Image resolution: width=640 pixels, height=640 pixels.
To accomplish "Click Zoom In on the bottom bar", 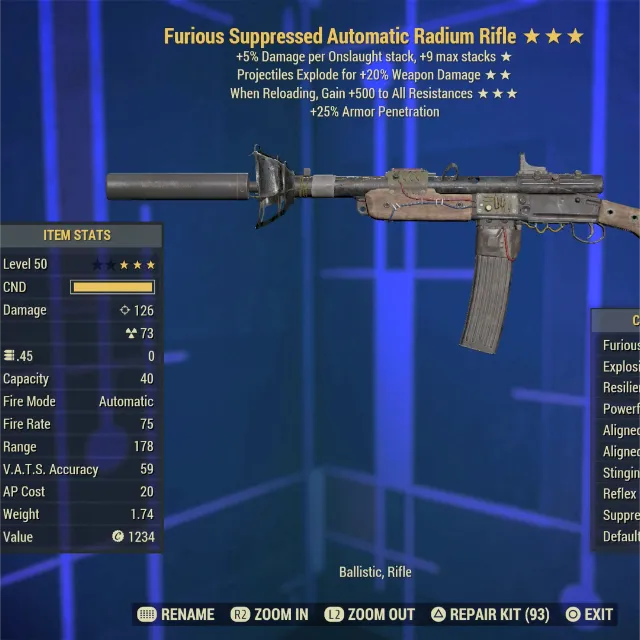I will click(270, 614).
